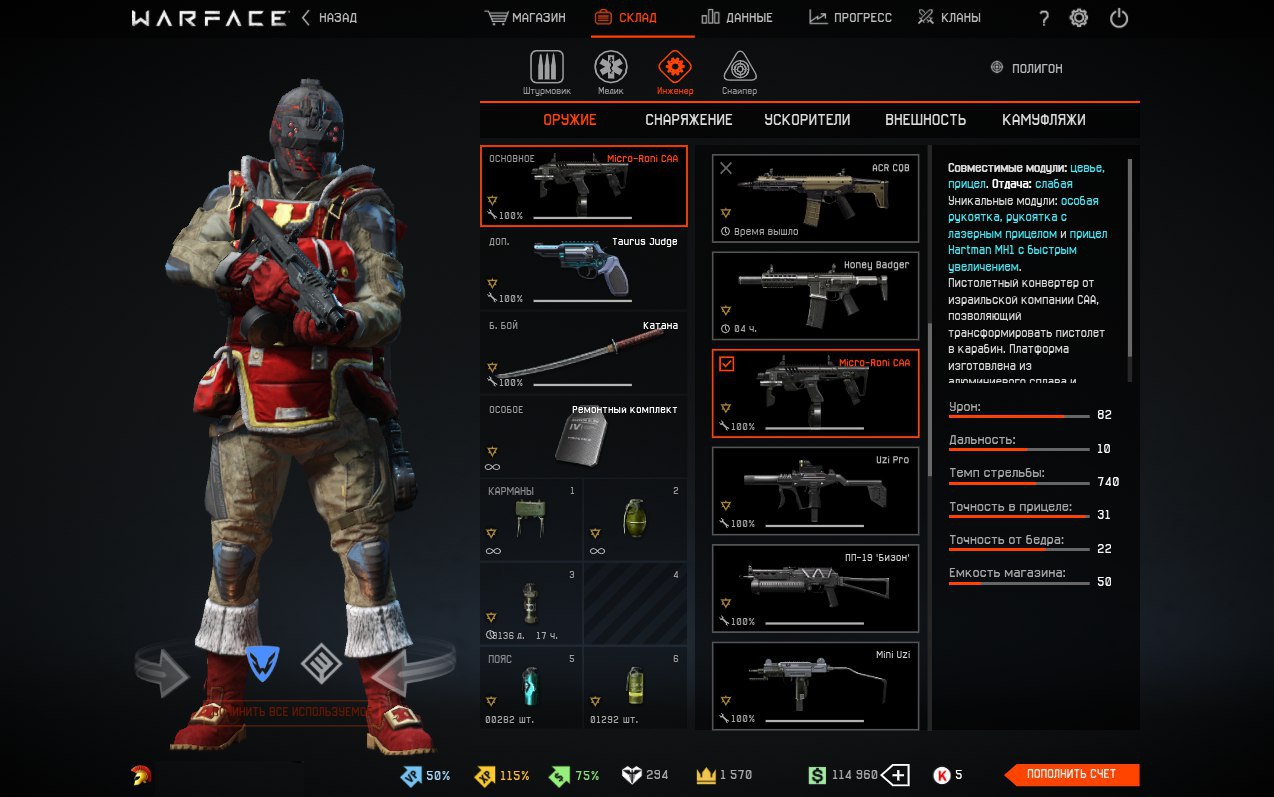Switch to the ДАННЫЕ tab

[x=736, y=18]
